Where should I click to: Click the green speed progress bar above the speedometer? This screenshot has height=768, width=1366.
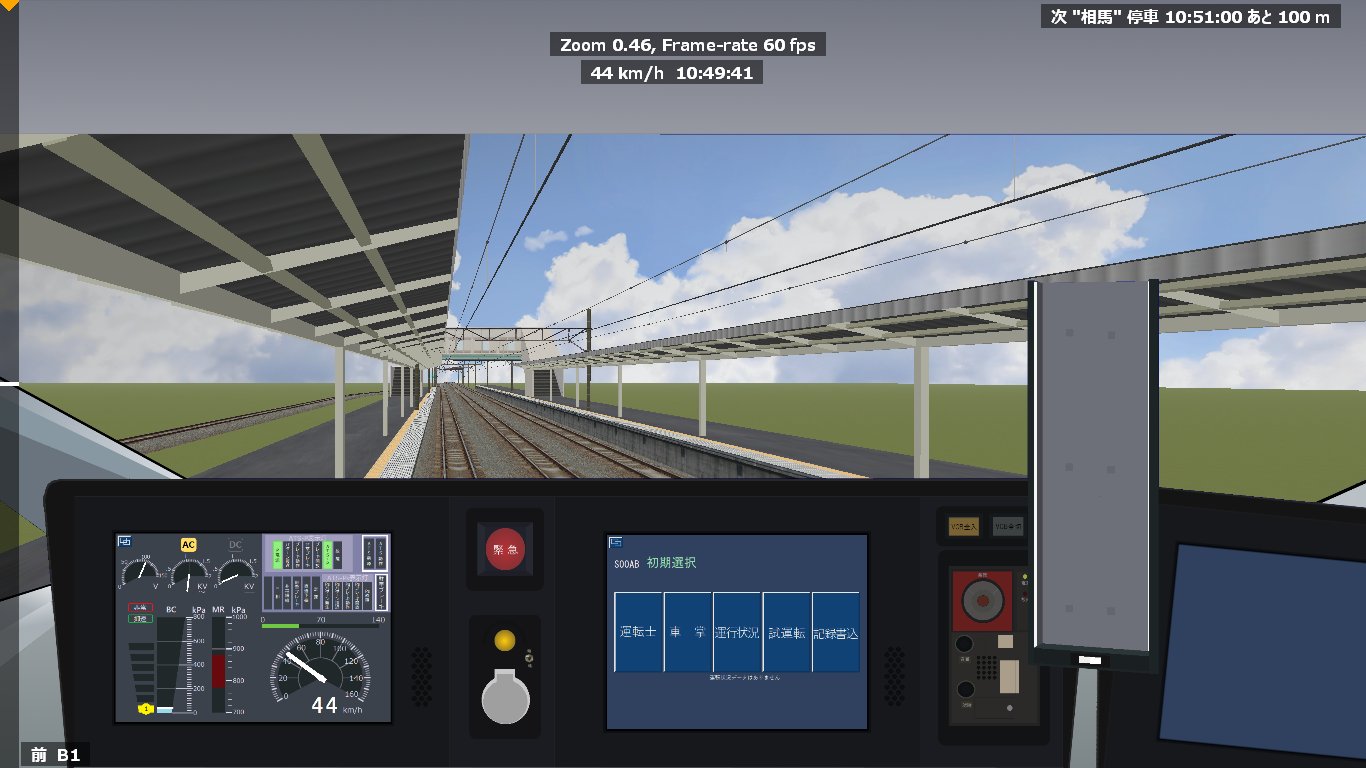point(279,626)
